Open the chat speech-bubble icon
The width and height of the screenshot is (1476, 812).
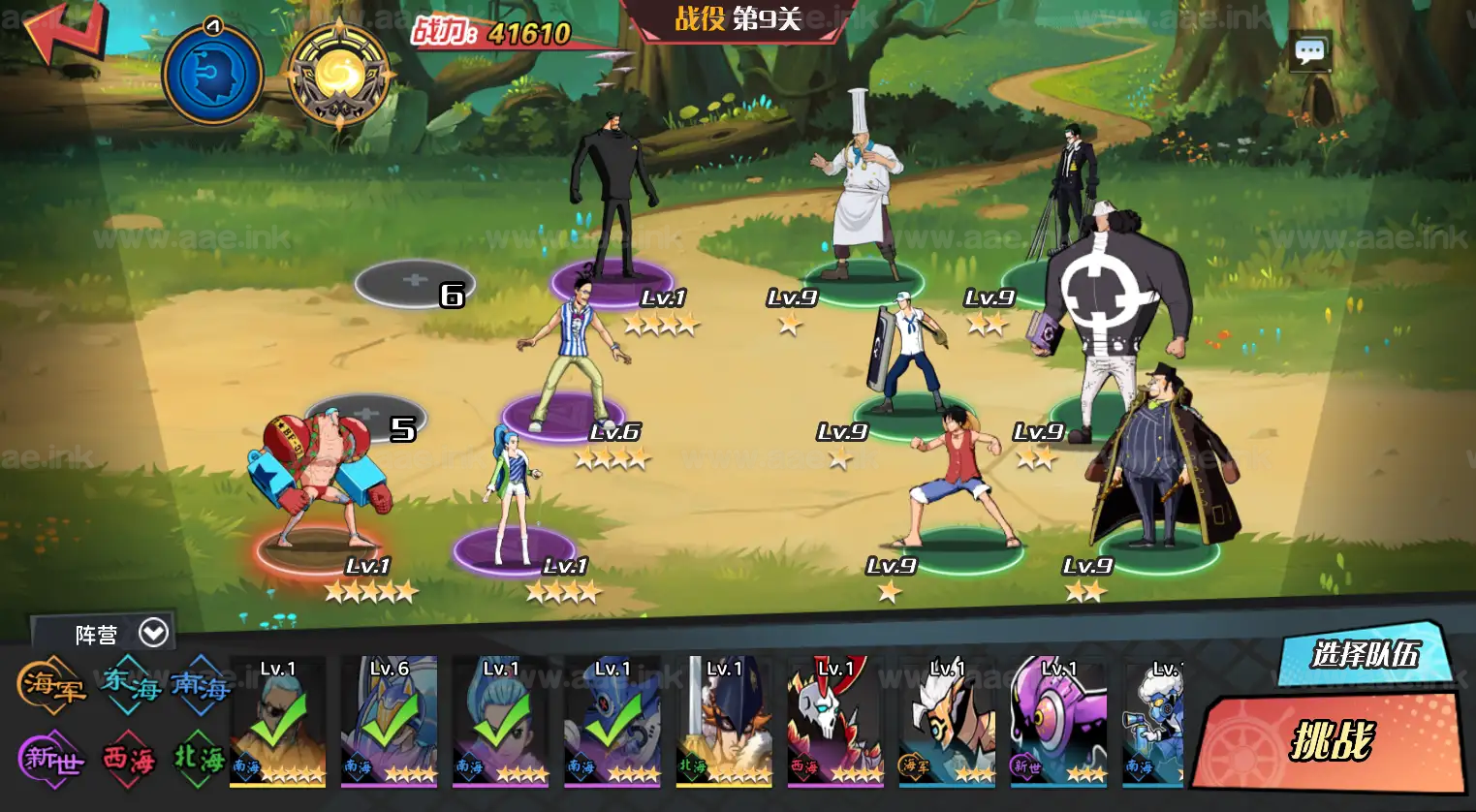coord(1310,51)
